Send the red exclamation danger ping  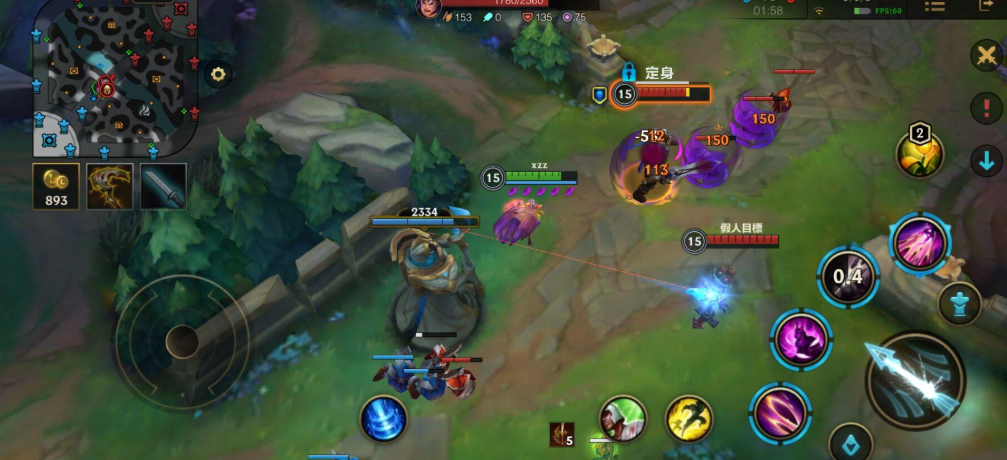986,107
